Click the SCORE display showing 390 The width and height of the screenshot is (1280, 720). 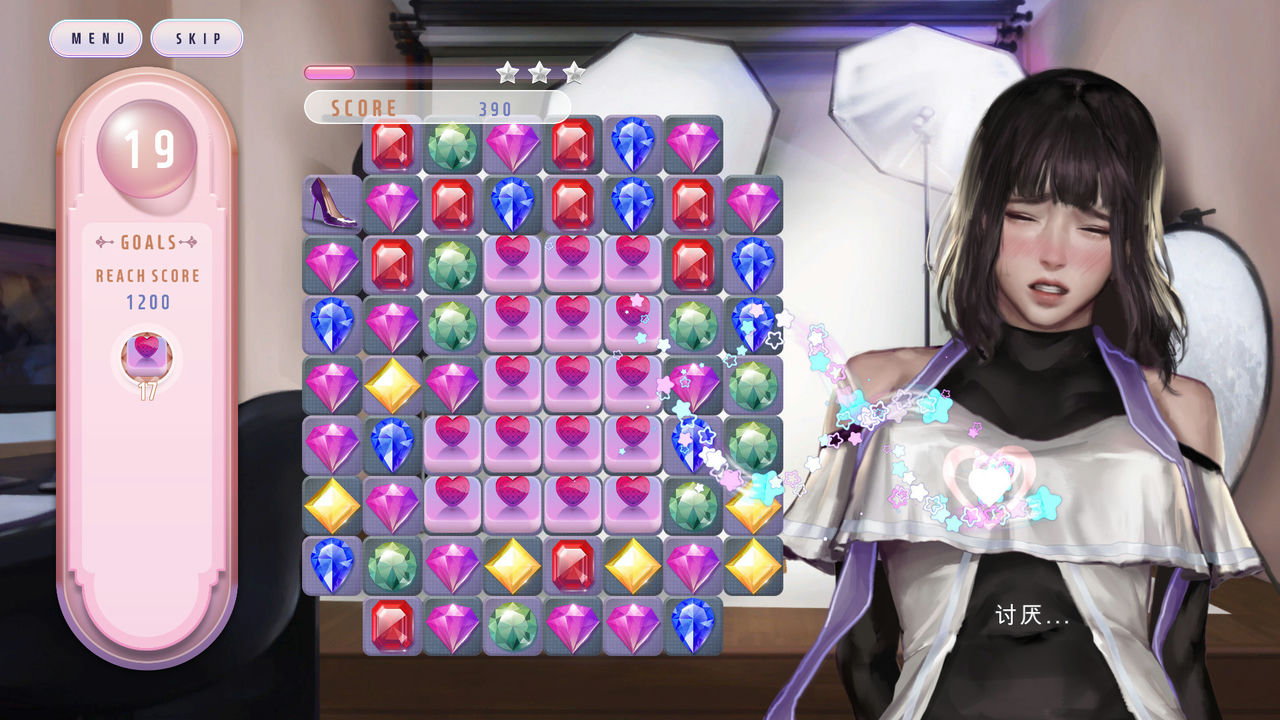tap(430, 106)
